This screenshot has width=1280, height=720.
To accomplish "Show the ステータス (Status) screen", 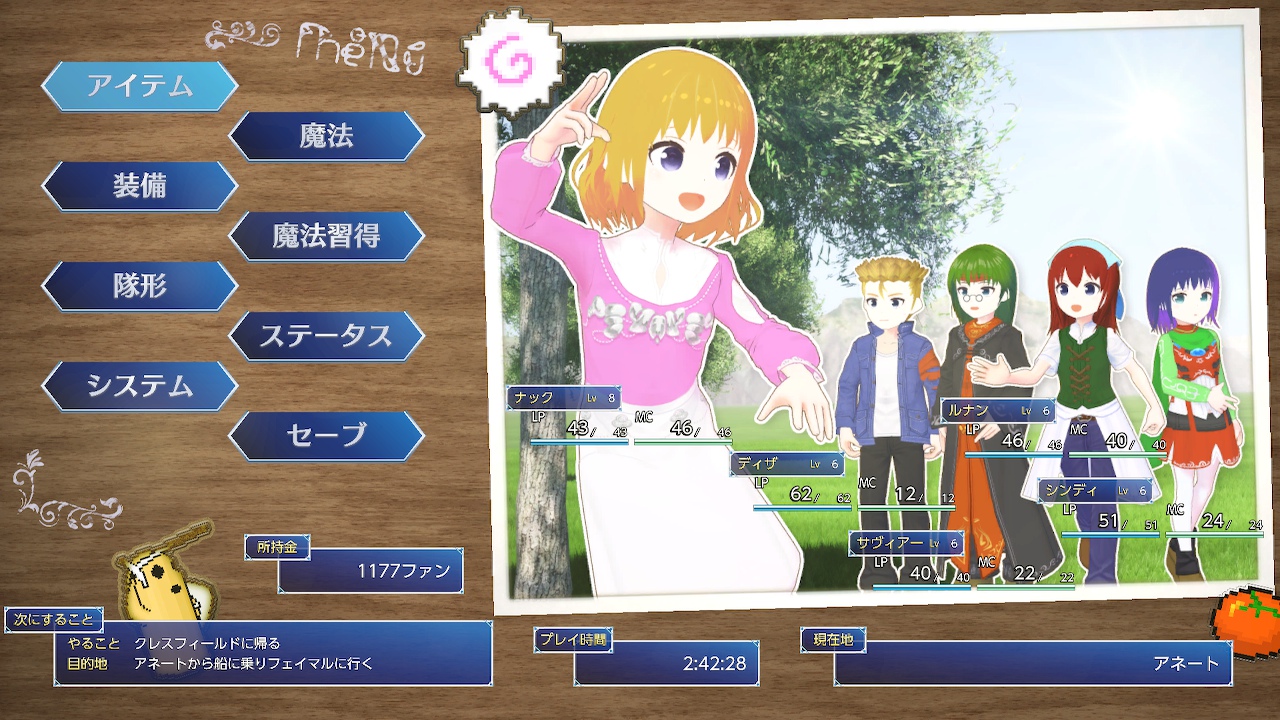I will click(326, 336).
